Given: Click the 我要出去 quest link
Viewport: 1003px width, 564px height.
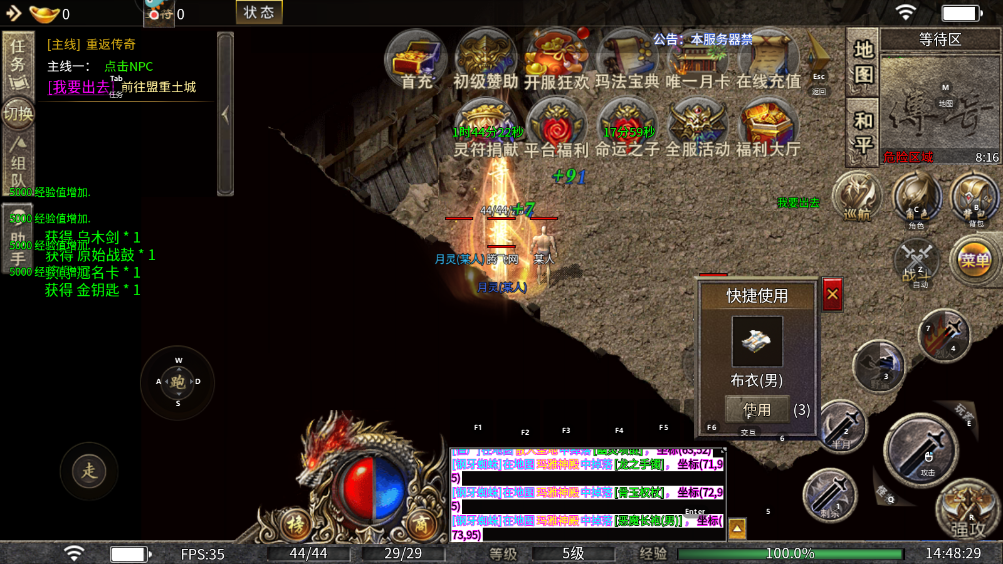Looking at the screenshot, I should click(x=77, y=87).
